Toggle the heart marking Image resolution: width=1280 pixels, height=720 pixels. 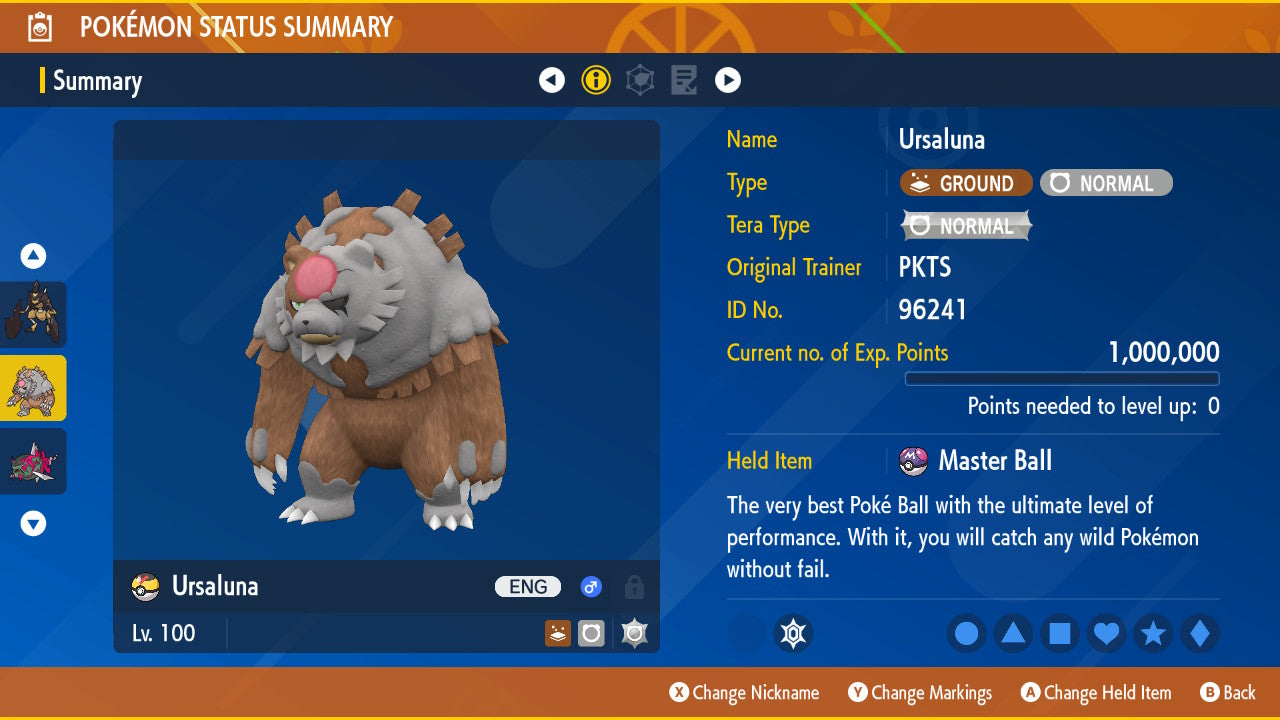pos(1106,634)
